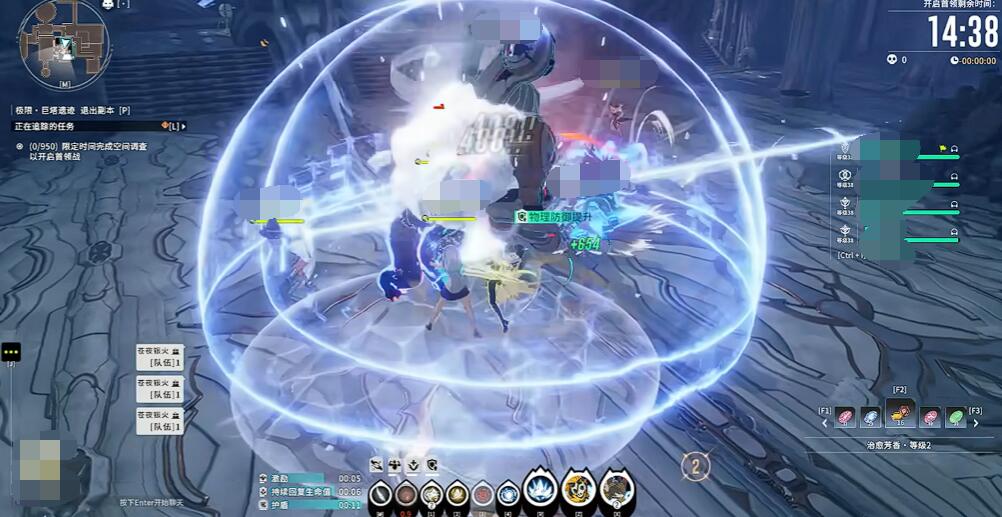Select the blue candy item in the quick bar
Viewport: 1002px width, 517px height.
872,417
